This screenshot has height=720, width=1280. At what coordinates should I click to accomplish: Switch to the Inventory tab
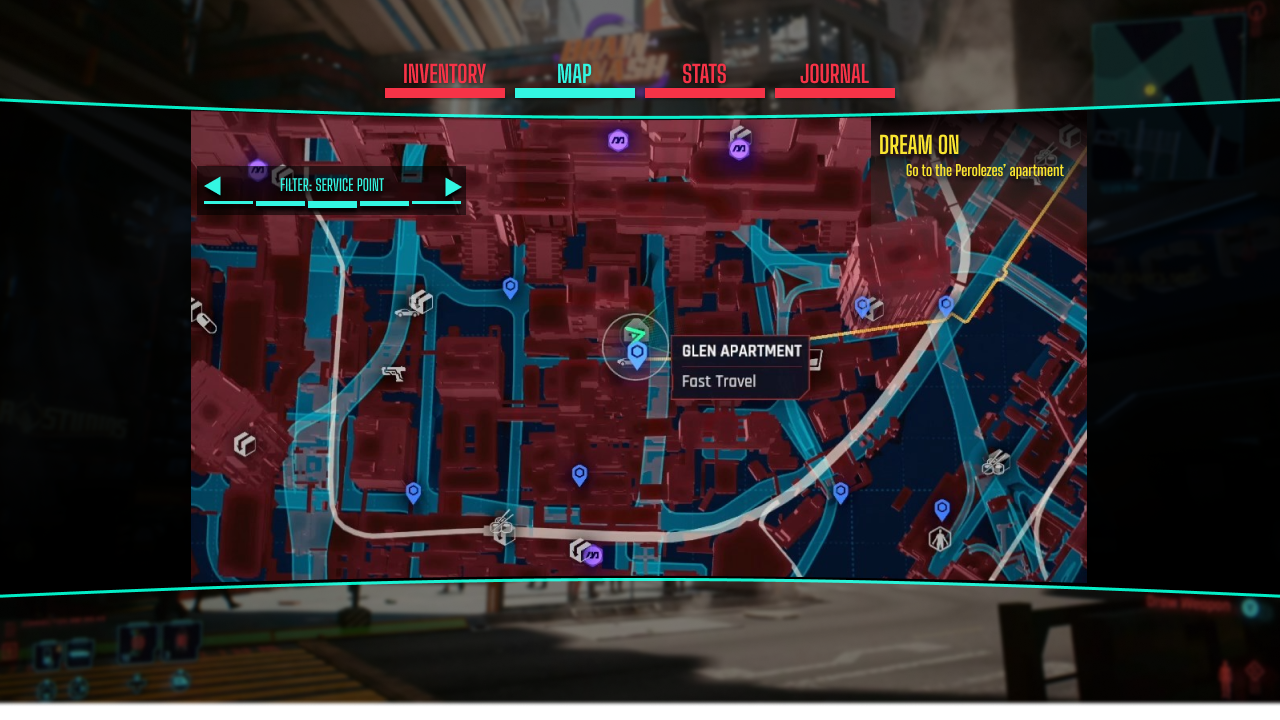click(444, 73)
